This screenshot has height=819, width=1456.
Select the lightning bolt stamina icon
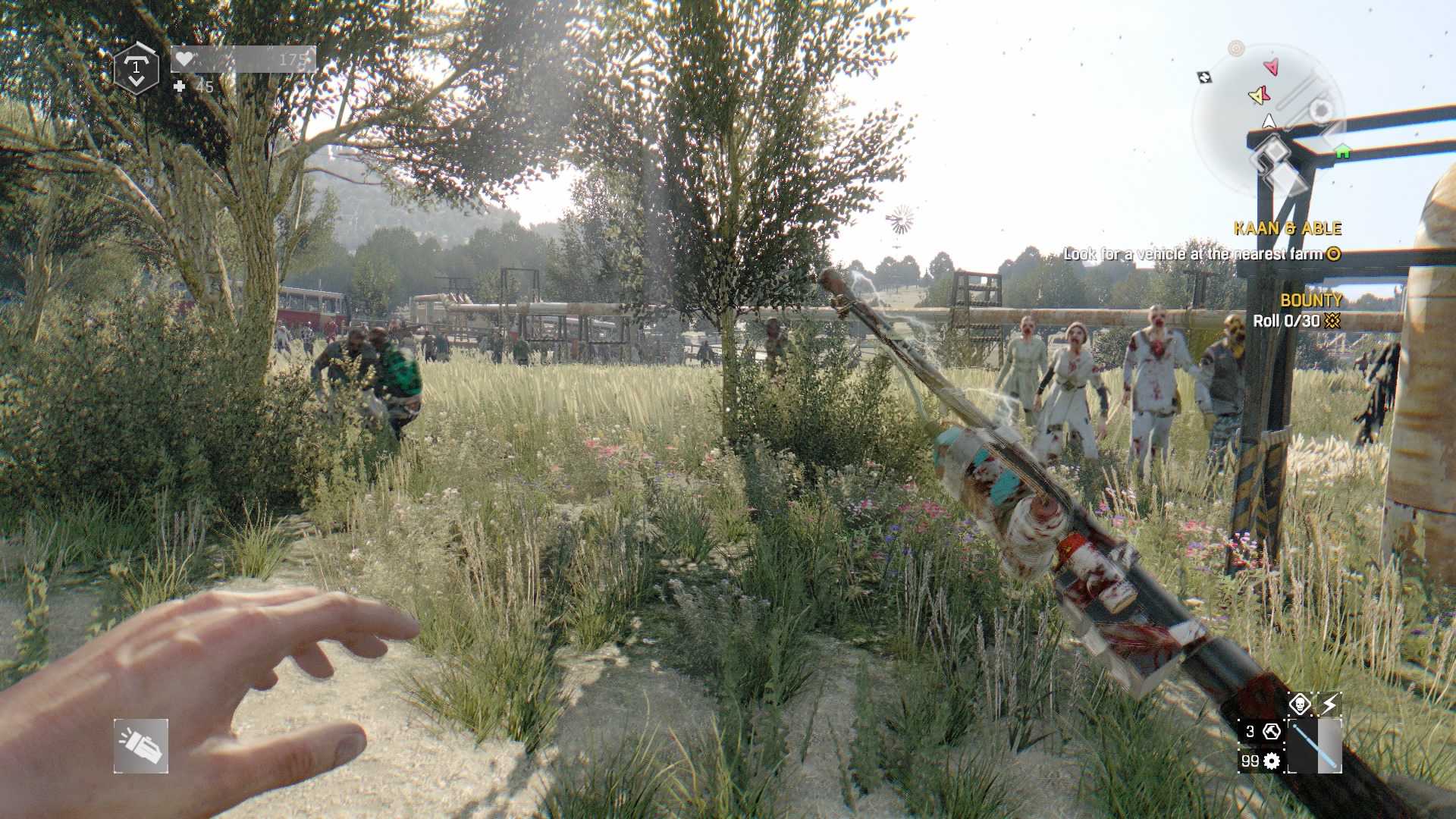(x=1331, y=704)
